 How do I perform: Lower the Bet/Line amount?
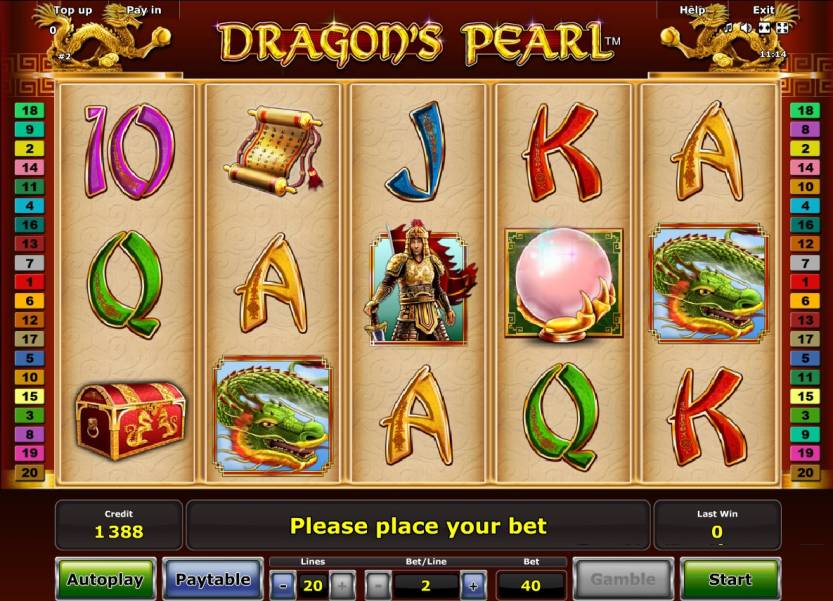(x=378, y=584)
